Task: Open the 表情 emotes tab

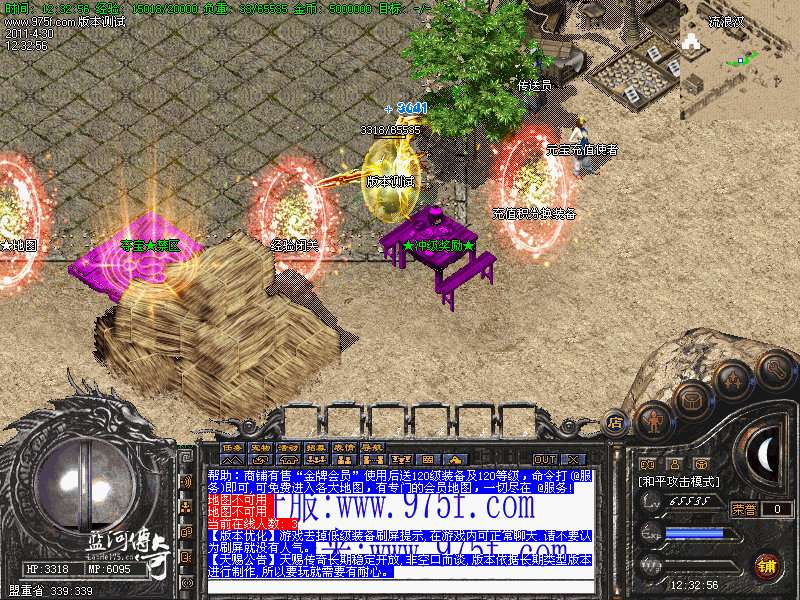Action: coord(344,446)
